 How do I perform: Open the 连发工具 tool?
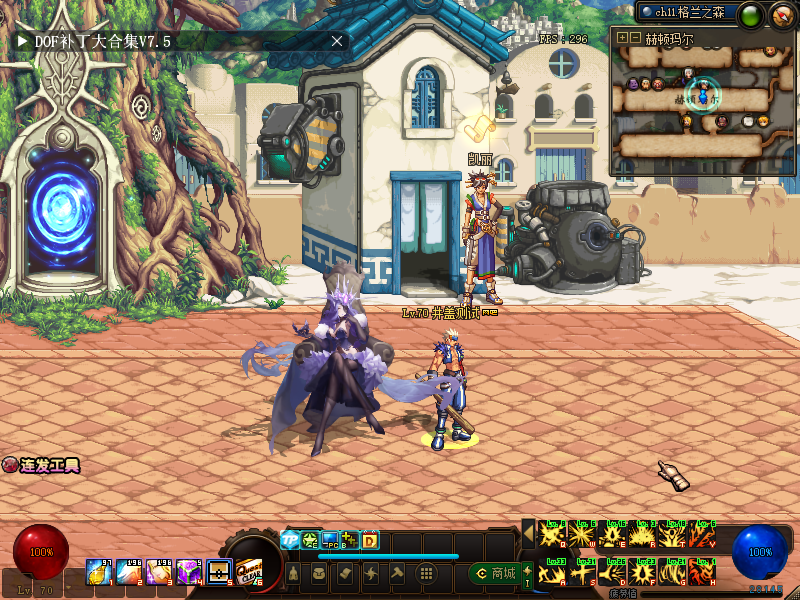pyautogui.click(x=41, y=465)
